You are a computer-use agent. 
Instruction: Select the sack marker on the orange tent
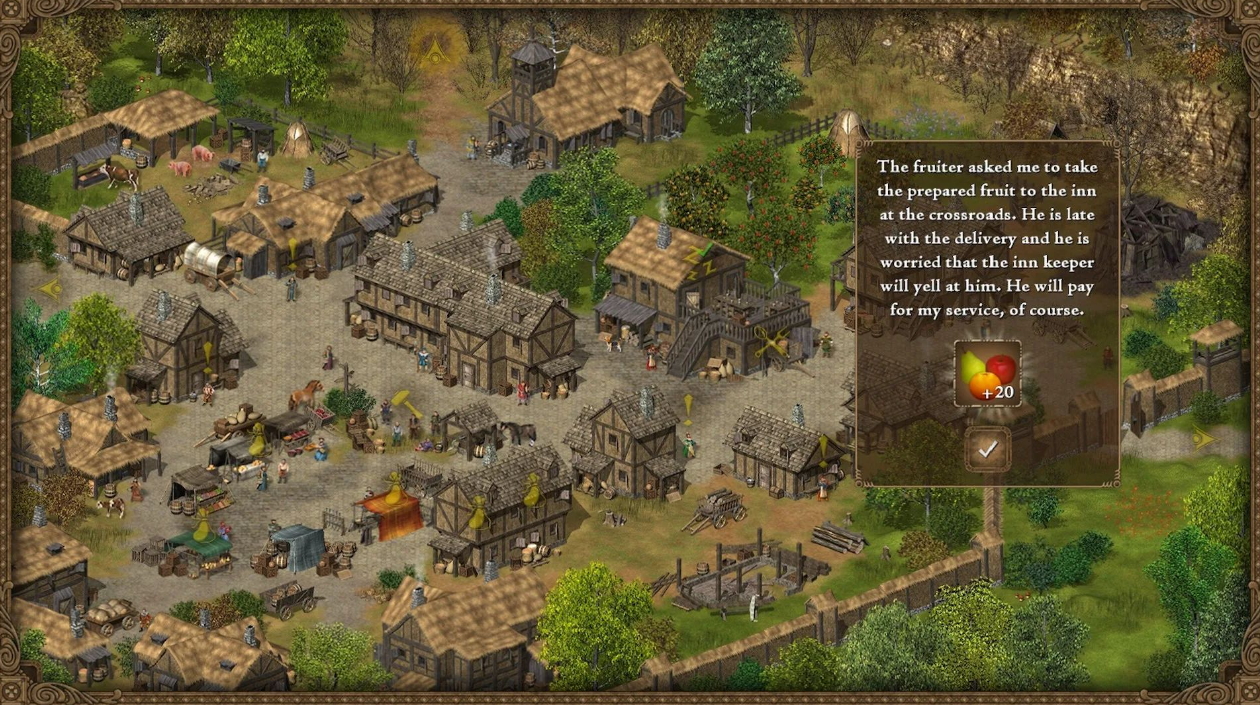pos(394,489)
